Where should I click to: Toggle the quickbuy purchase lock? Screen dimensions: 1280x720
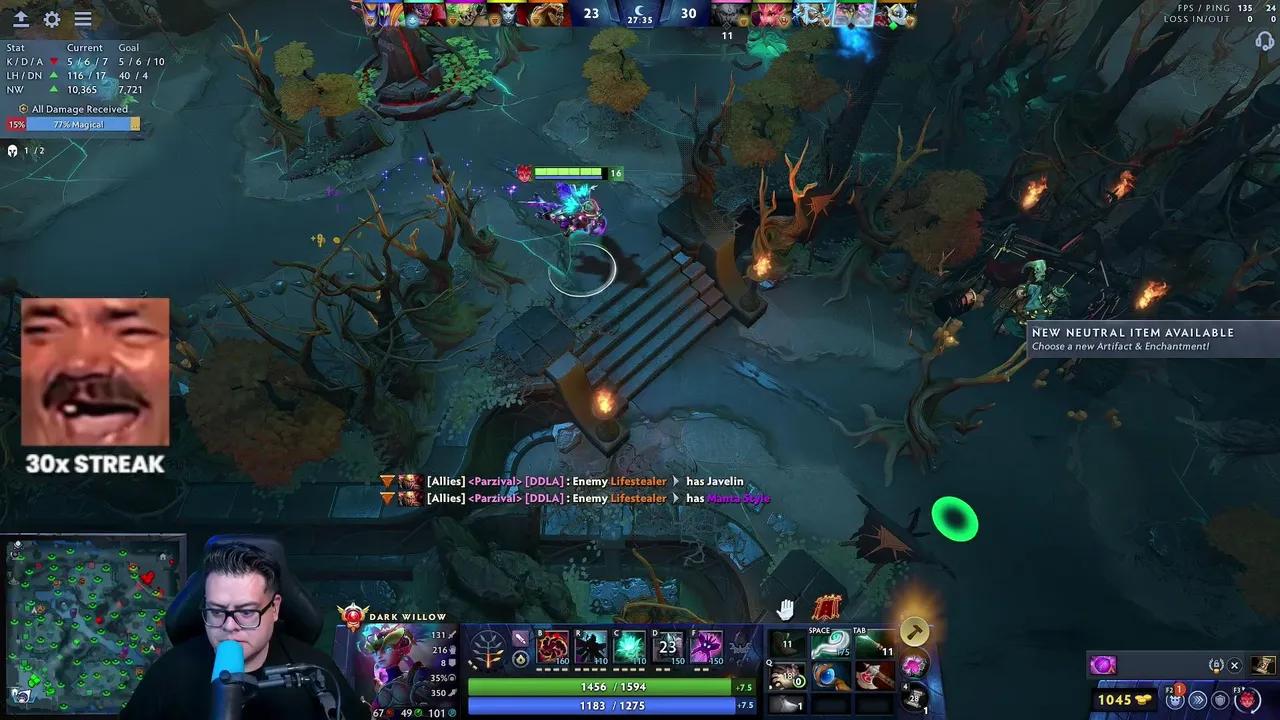point(1216,664)
